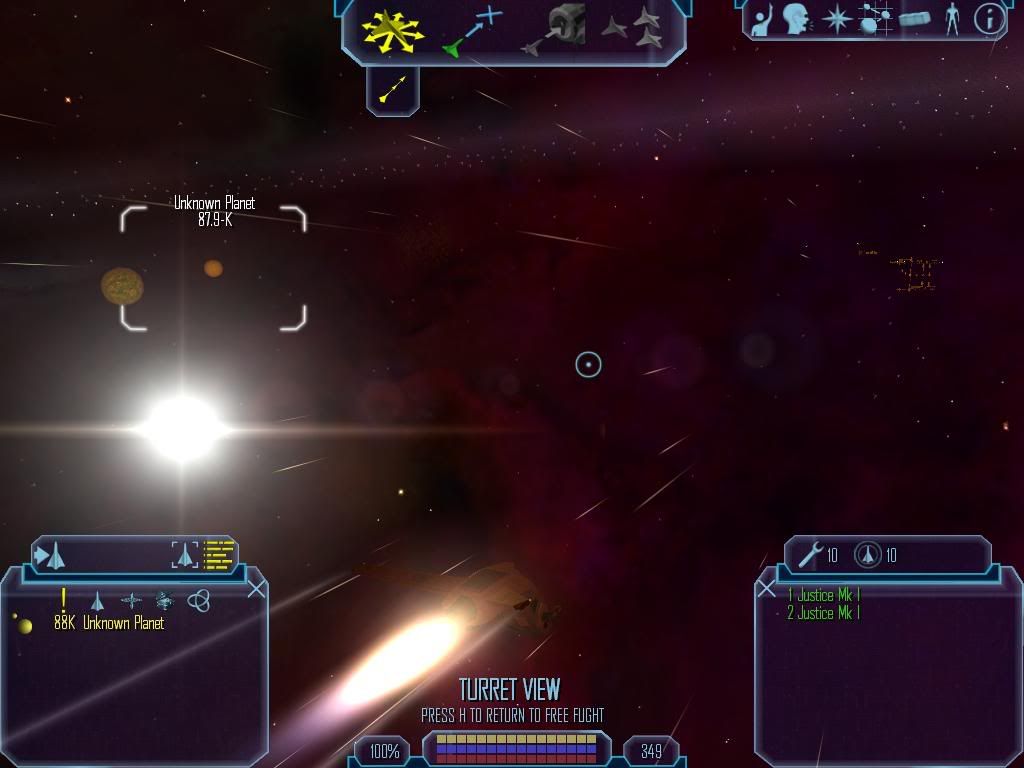Close the contacts list panel
Viewport: 1024px width, 768px height.
pos(256,589)
